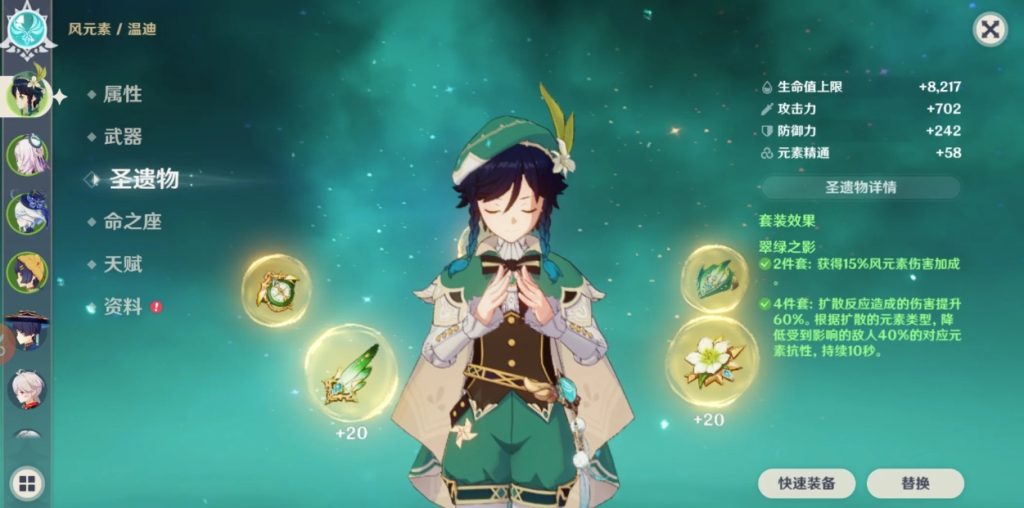
Task: Open the 资料 profile entry
Action: click(x=123, y=307)
